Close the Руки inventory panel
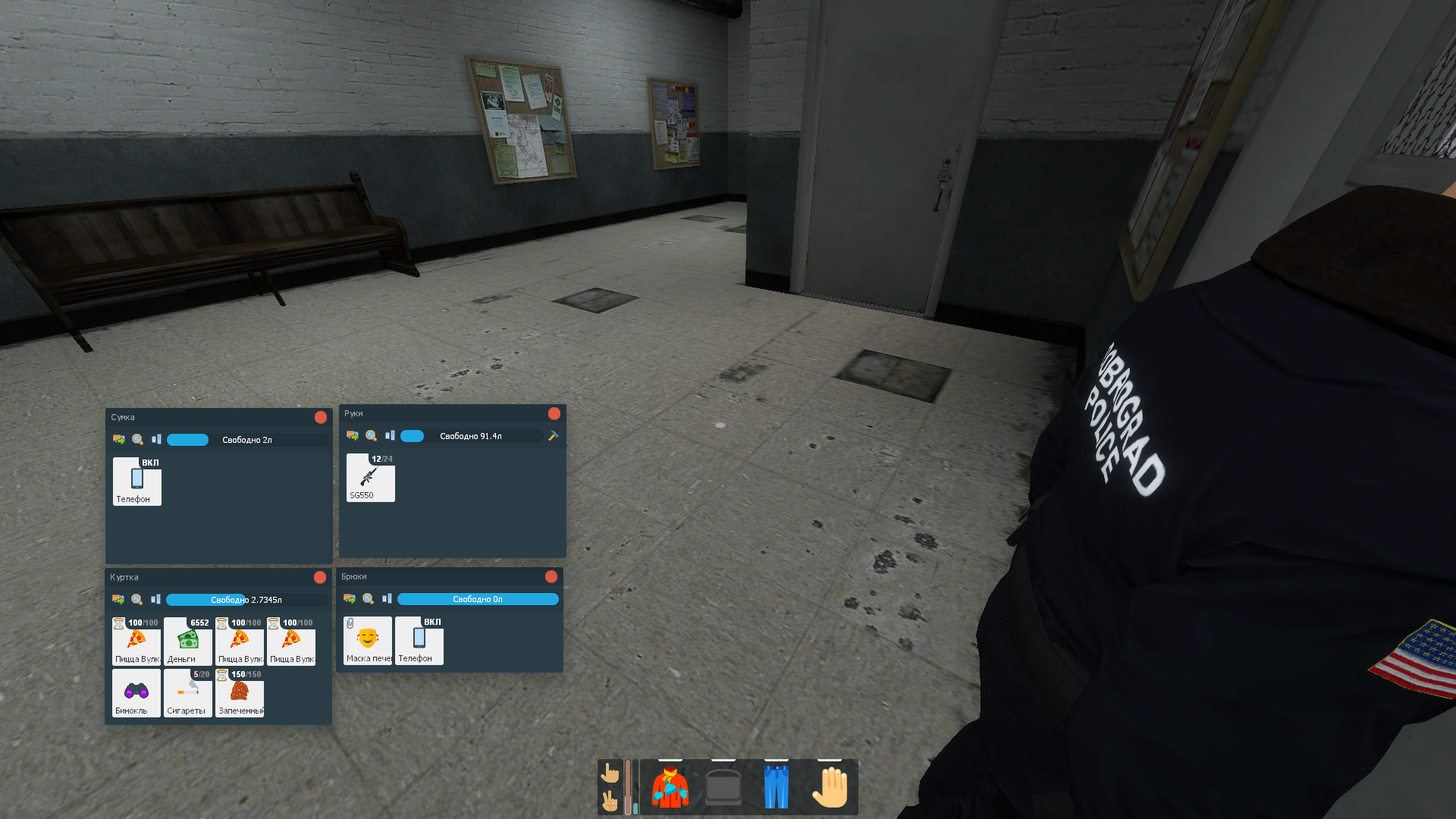This screenshot has width=1456, height=819. click(x=554, y=413)
